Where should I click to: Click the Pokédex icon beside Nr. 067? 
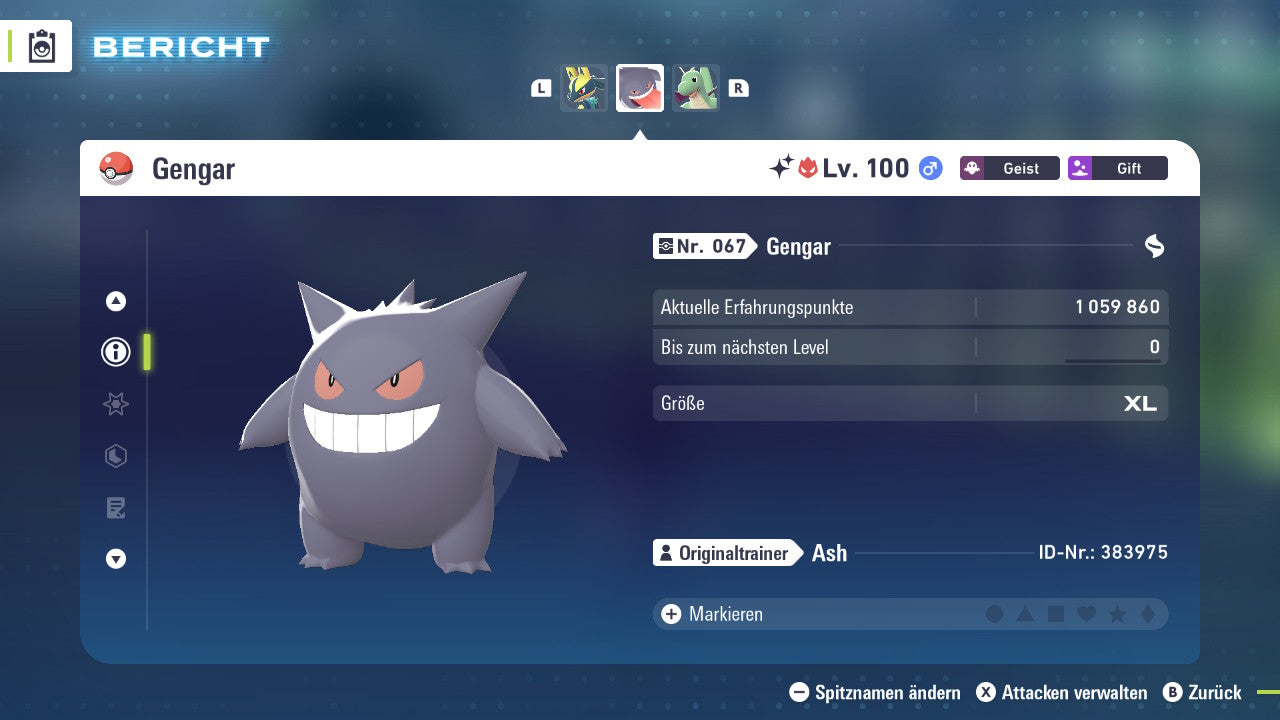(668, 246)
